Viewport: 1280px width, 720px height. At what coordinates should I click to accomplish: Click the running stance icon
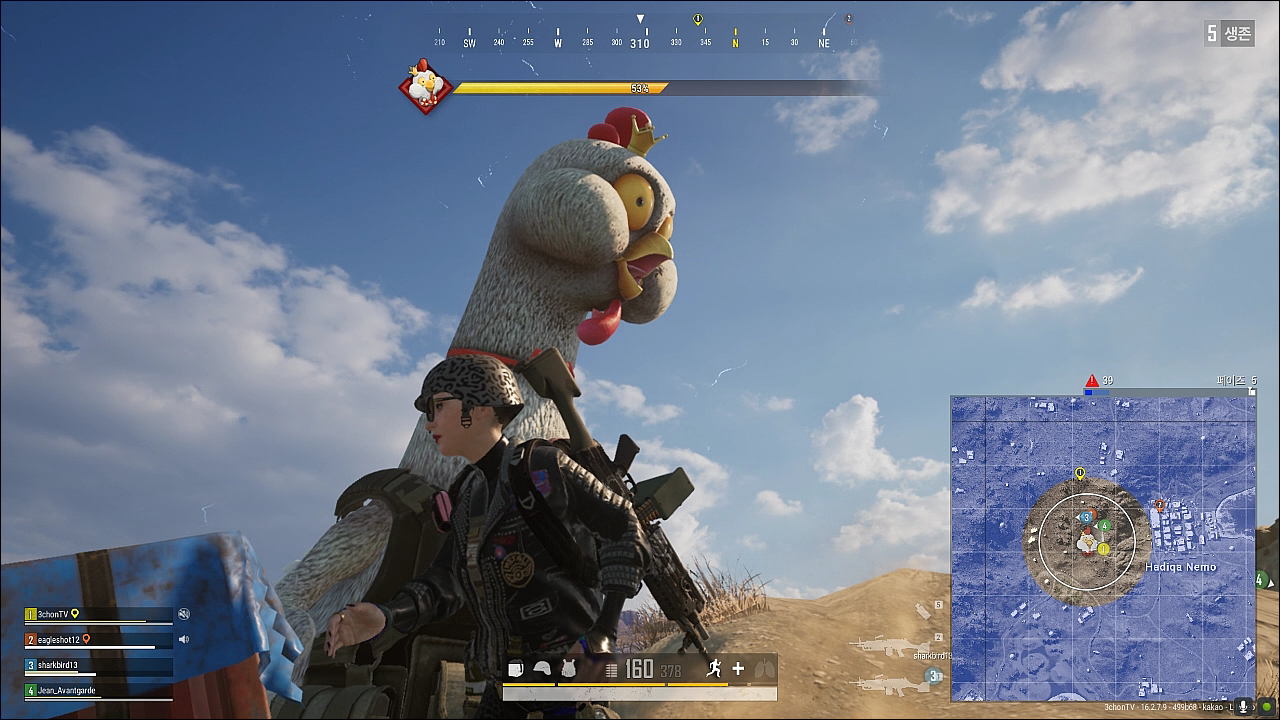[714, 669]
